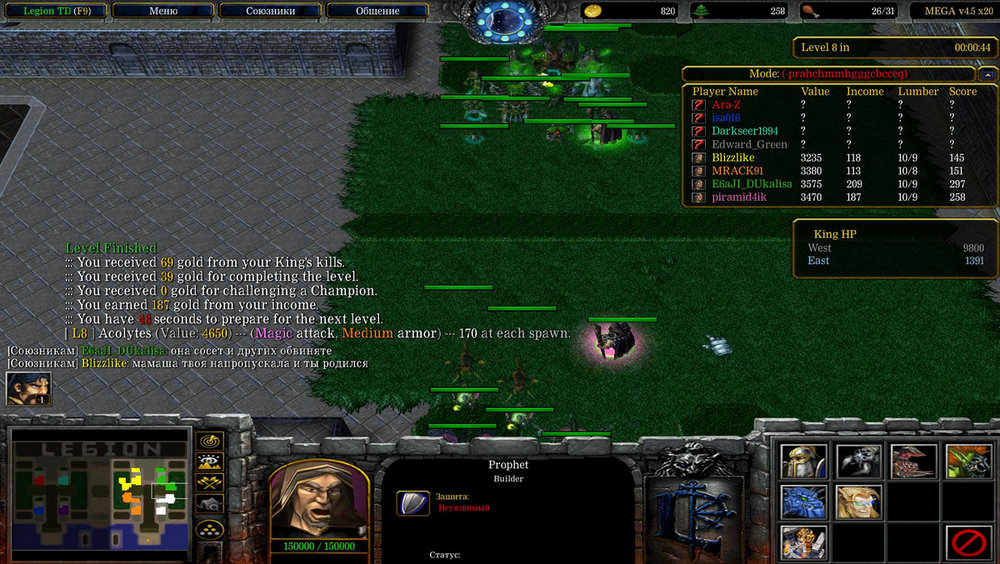Choose the blue dragon build icon

(804, 502)
